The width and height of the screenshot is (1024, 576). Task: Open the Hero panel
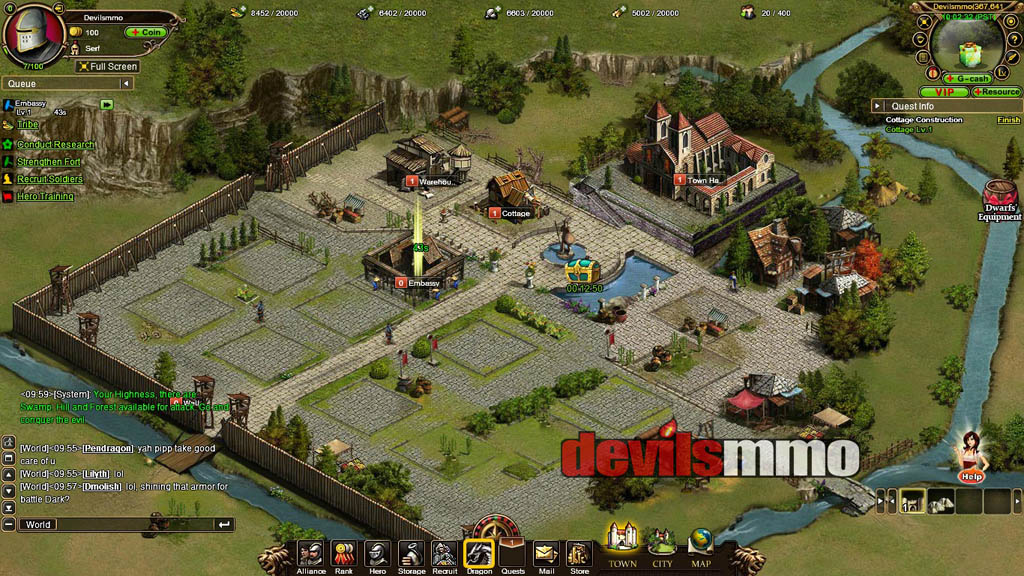[377, 555]
